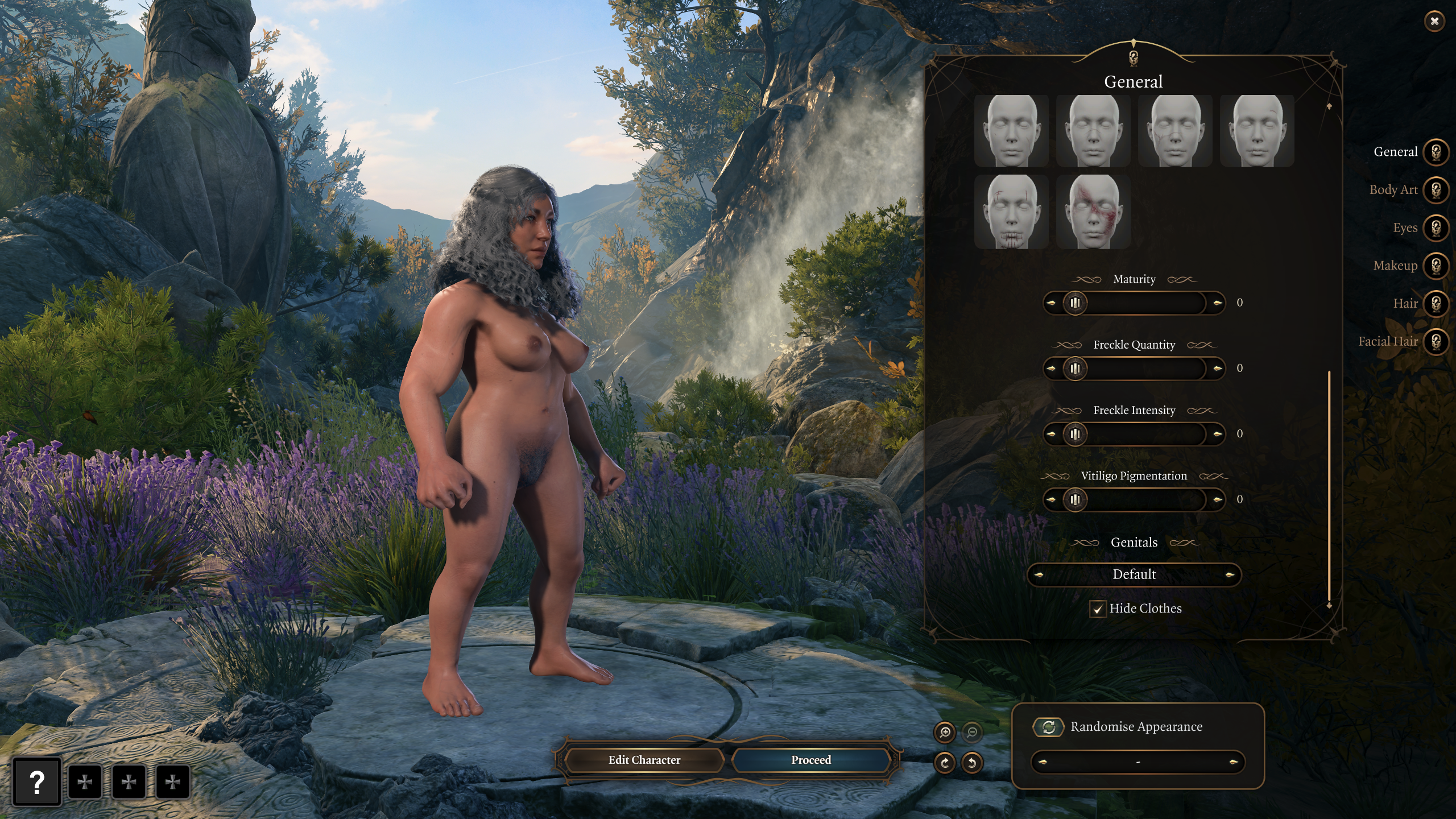
Task: Select the Makeup category
Action: pos(1436,266)
